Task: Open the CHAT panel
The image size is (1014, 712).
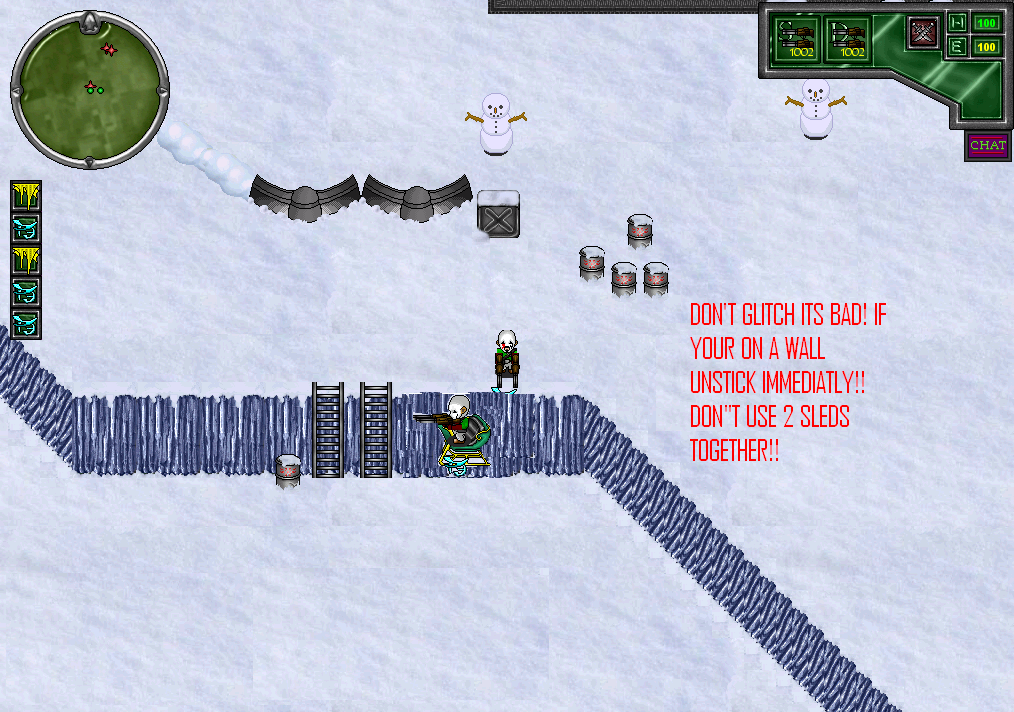Action: [987, 146]
